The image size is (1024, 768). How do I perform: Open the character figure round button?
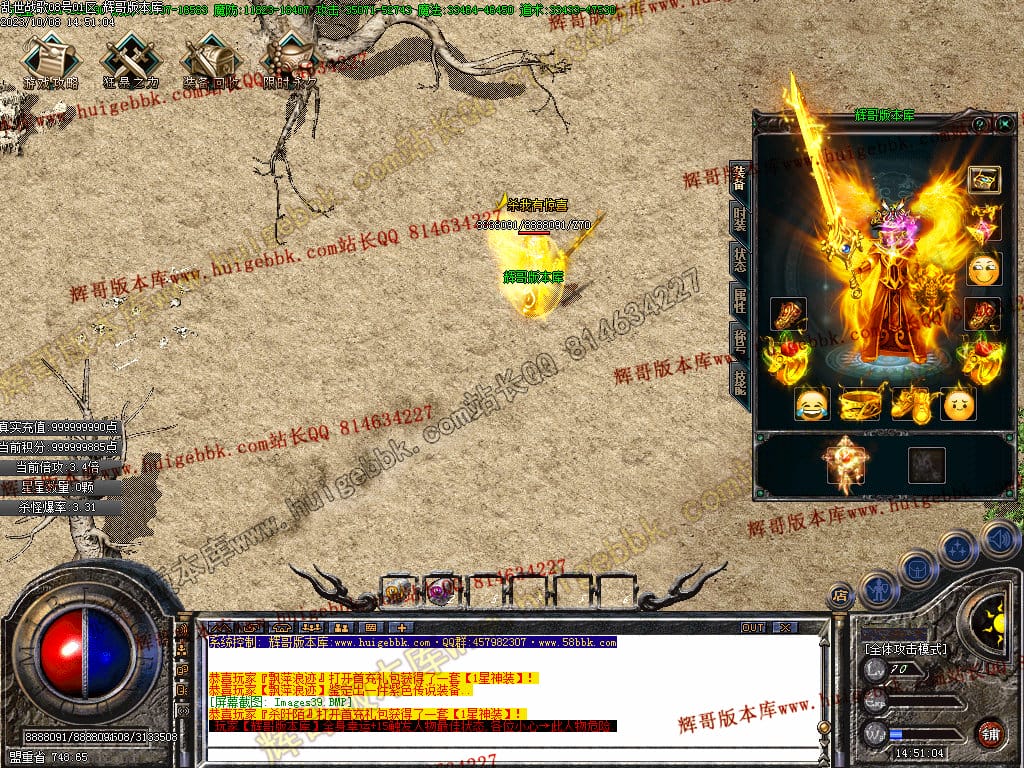click(x=877, y=589)
